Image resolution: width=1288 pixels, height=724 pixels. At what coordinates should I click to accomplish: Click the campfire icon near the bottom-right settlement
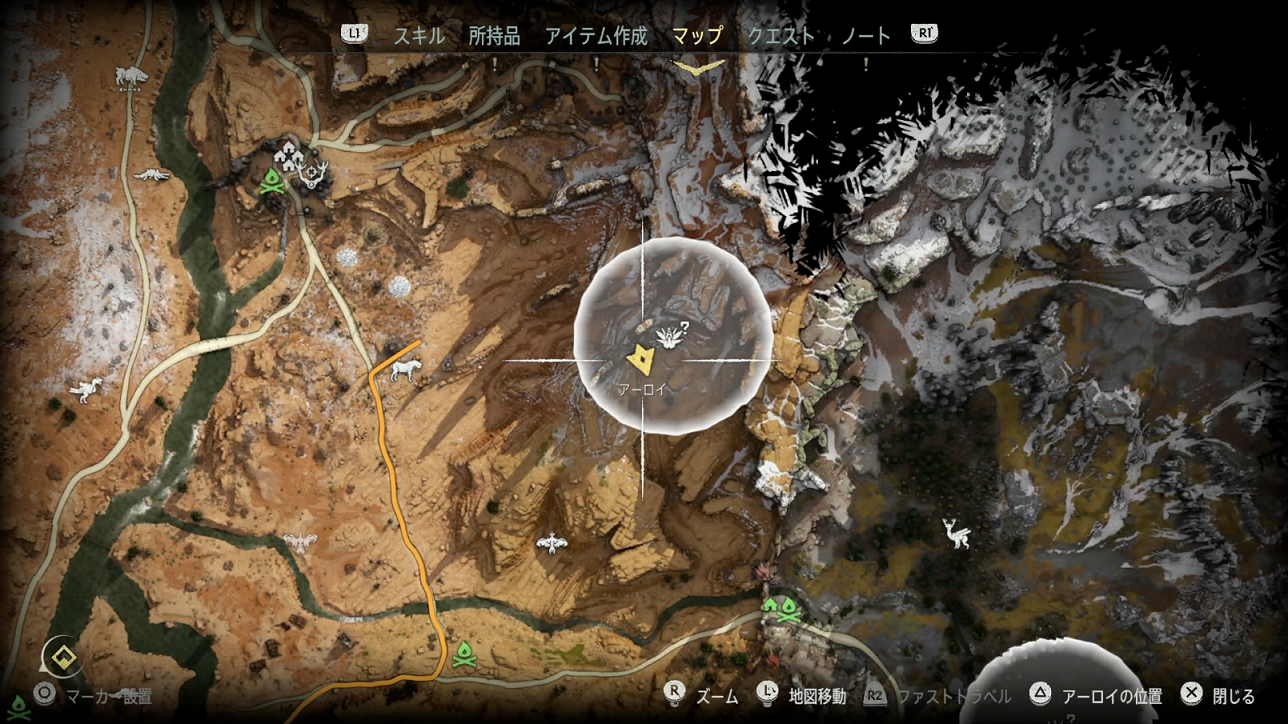coord(789,609)
